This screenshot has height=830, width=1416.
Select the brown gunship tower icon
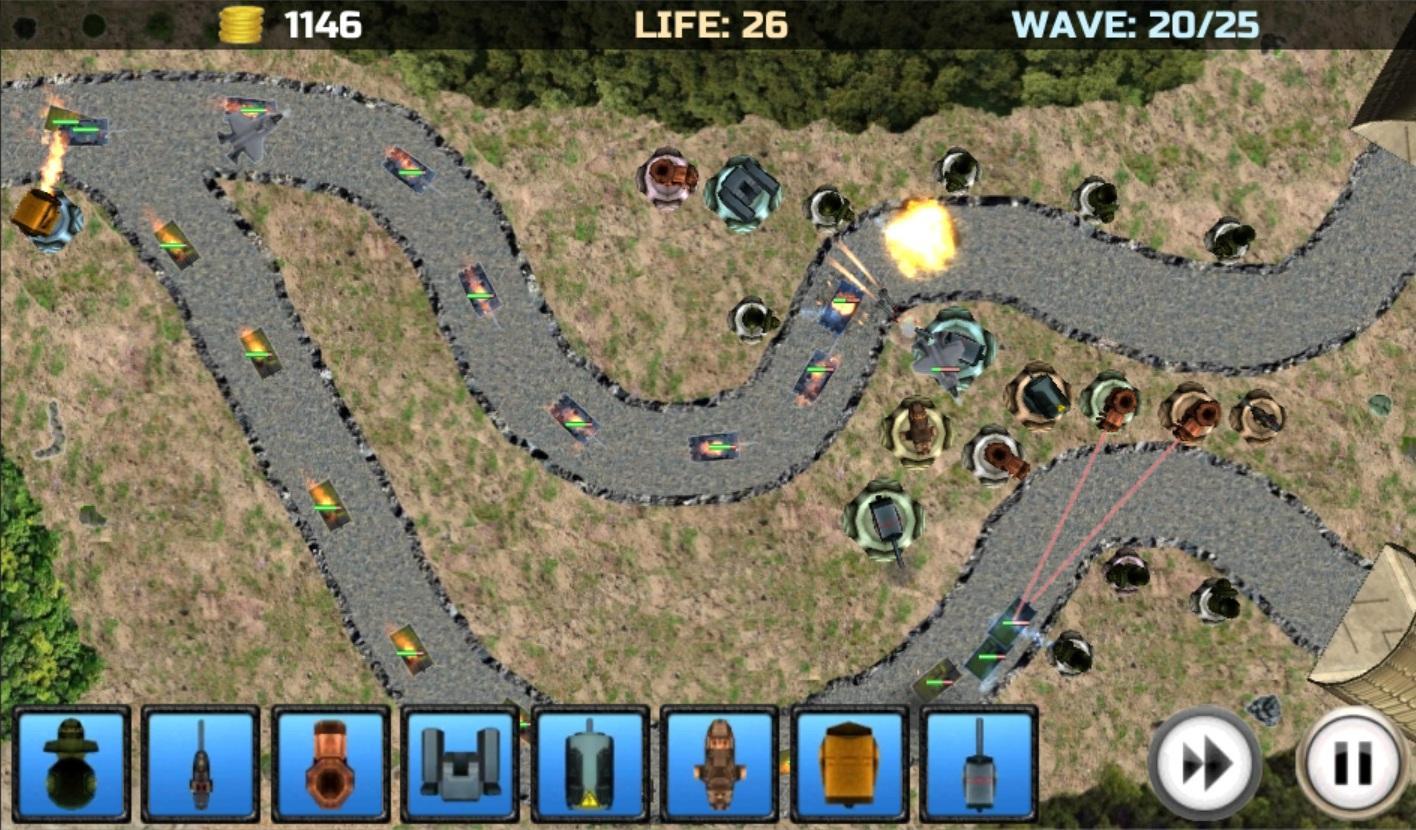tap(718, 765)
